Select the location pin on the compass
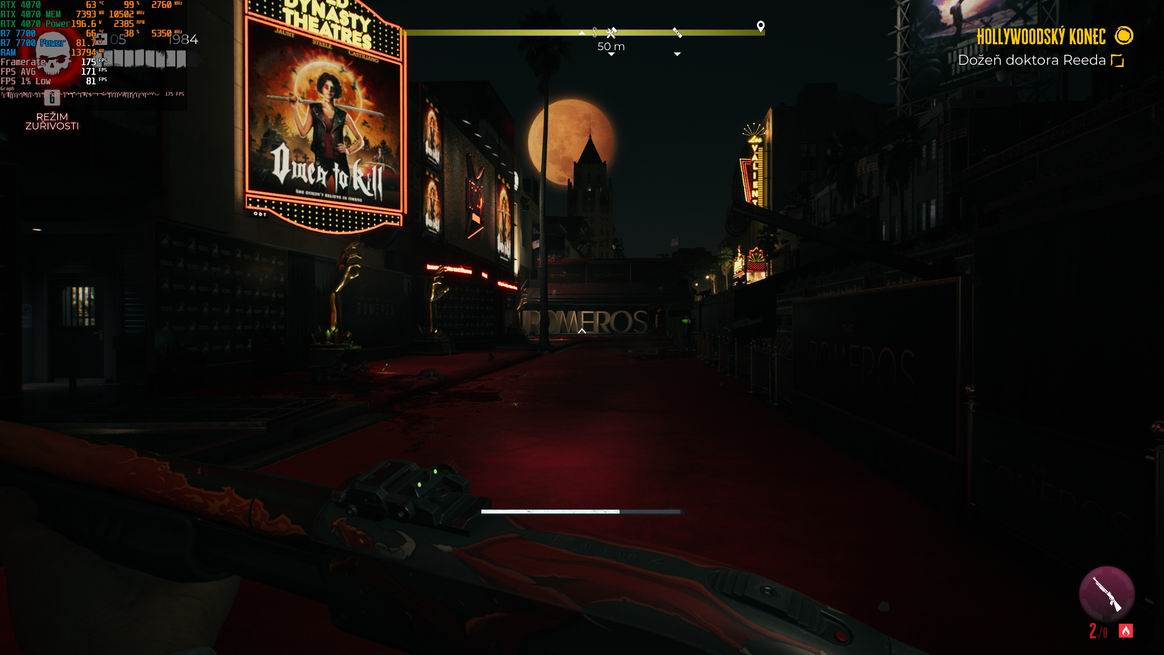 pos(760,26)
